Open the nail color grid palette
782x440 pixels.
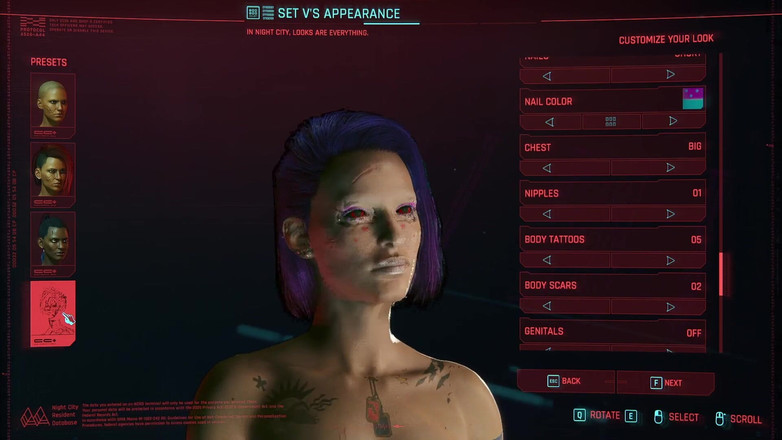coord(610,121)
